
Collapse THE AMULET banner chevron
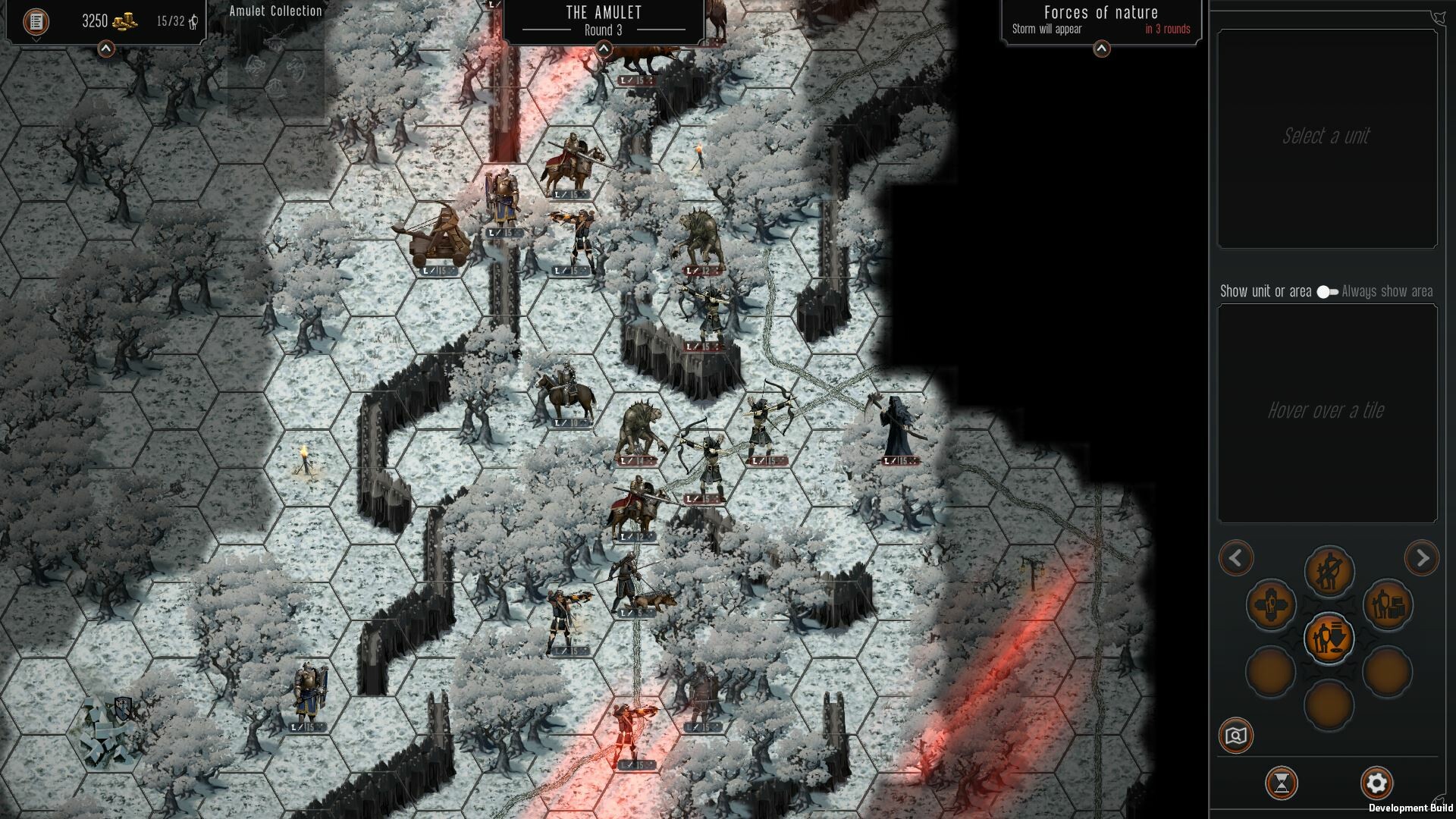click(603, 48)
